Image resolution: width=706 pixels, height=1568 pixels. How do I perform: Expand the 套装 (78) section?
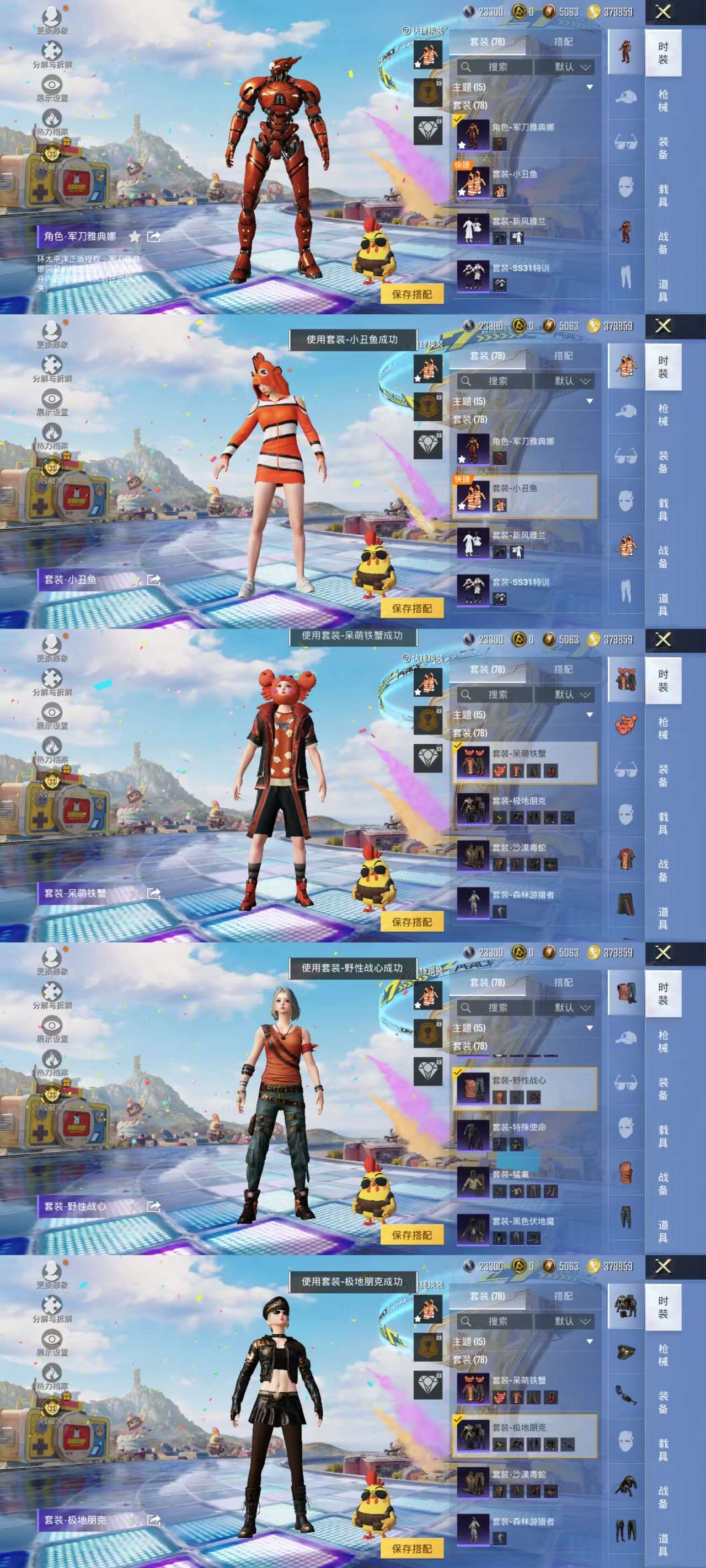[469, 105]
